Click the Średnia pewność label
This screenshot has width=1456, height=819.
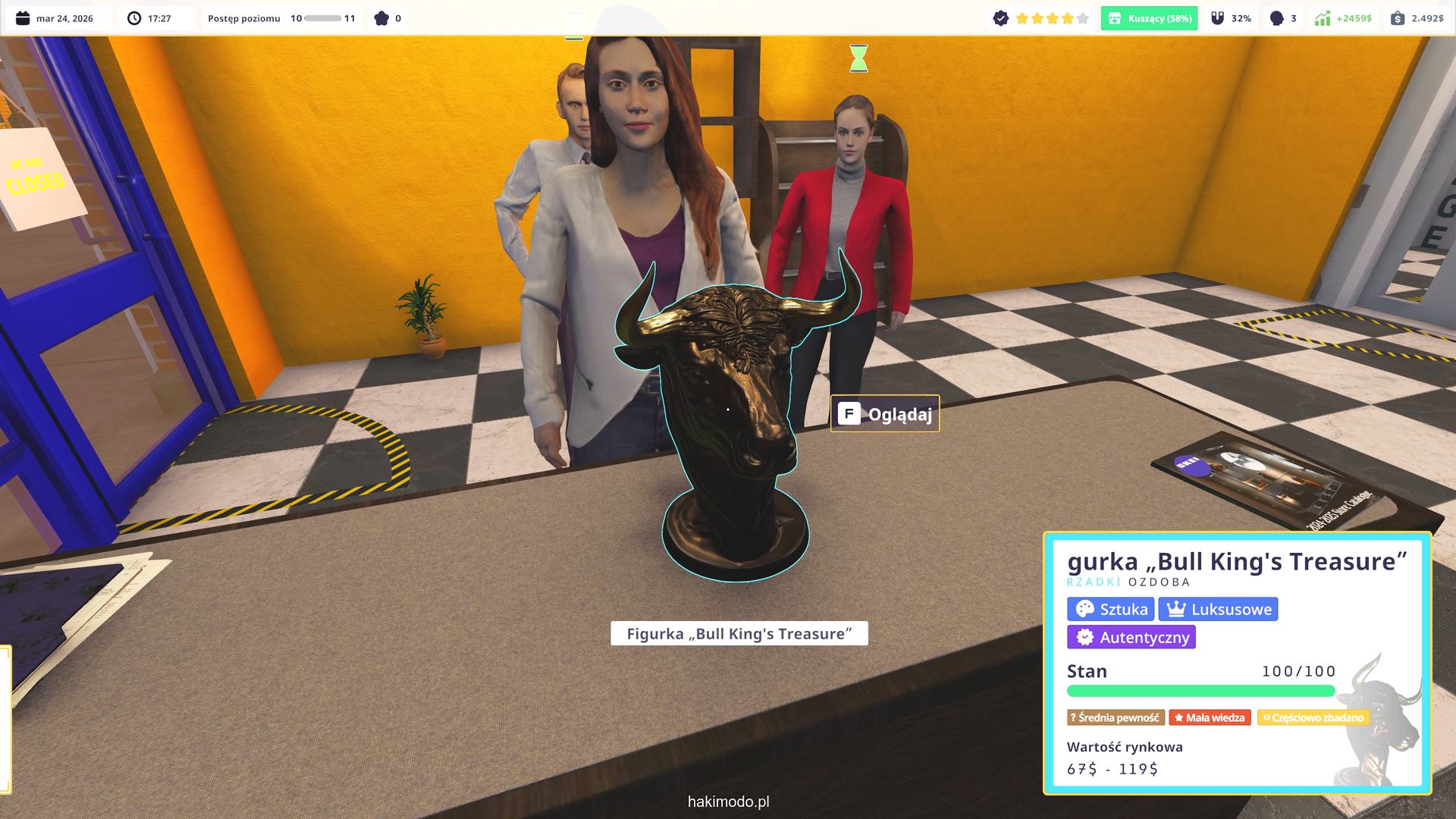pyautogui.click(x=1115, y=717)
